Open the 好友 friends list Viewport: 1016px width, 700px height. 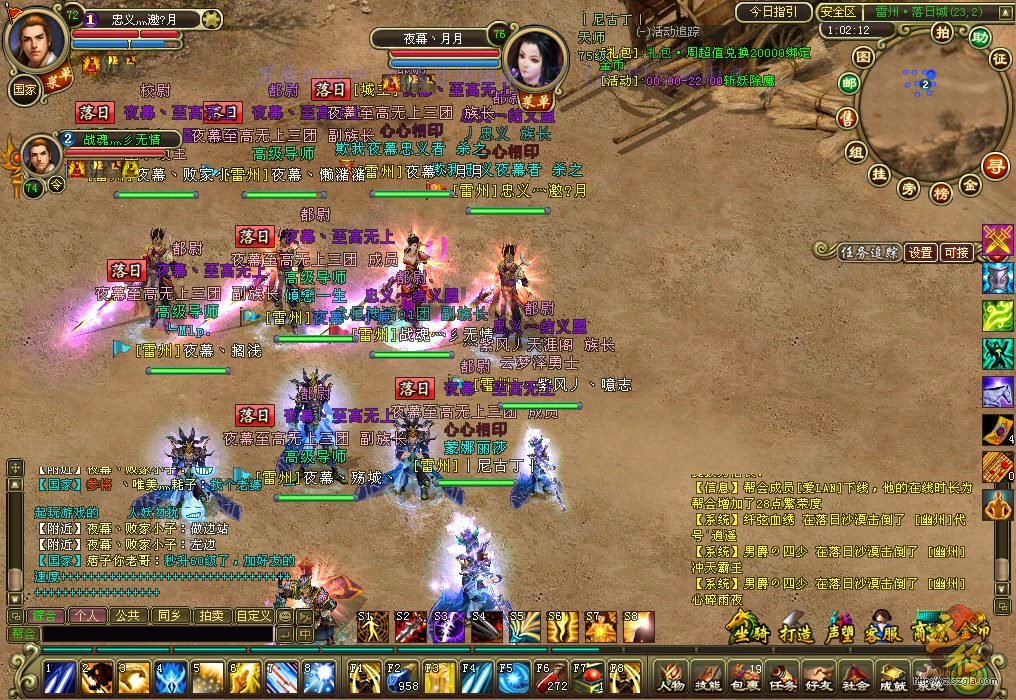click(x=817, y=677)
